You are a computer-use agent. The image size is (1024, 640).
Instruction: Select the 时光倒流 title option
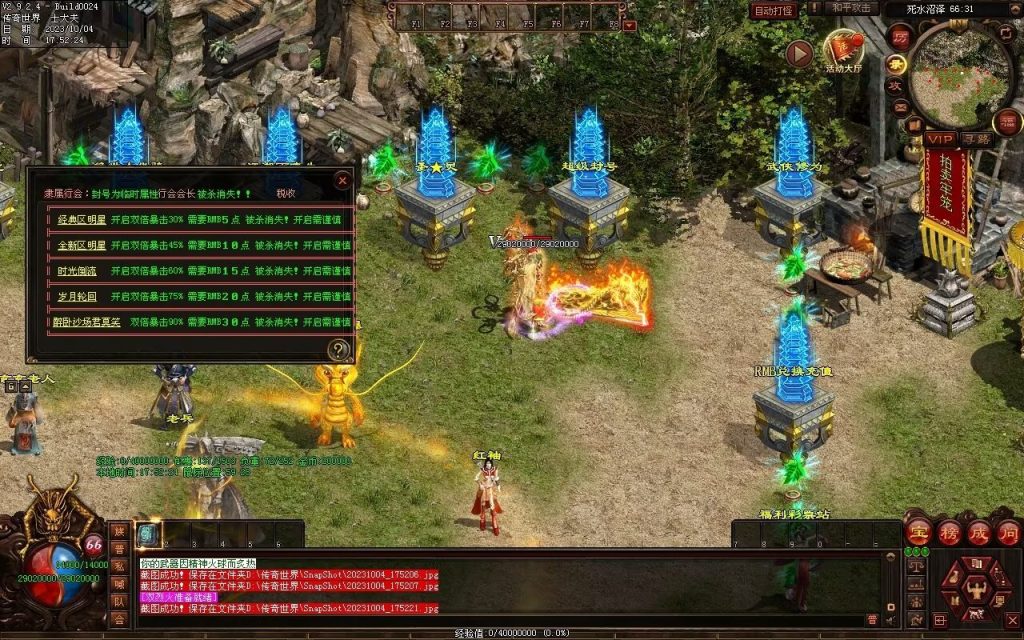[x=76, y=271]
